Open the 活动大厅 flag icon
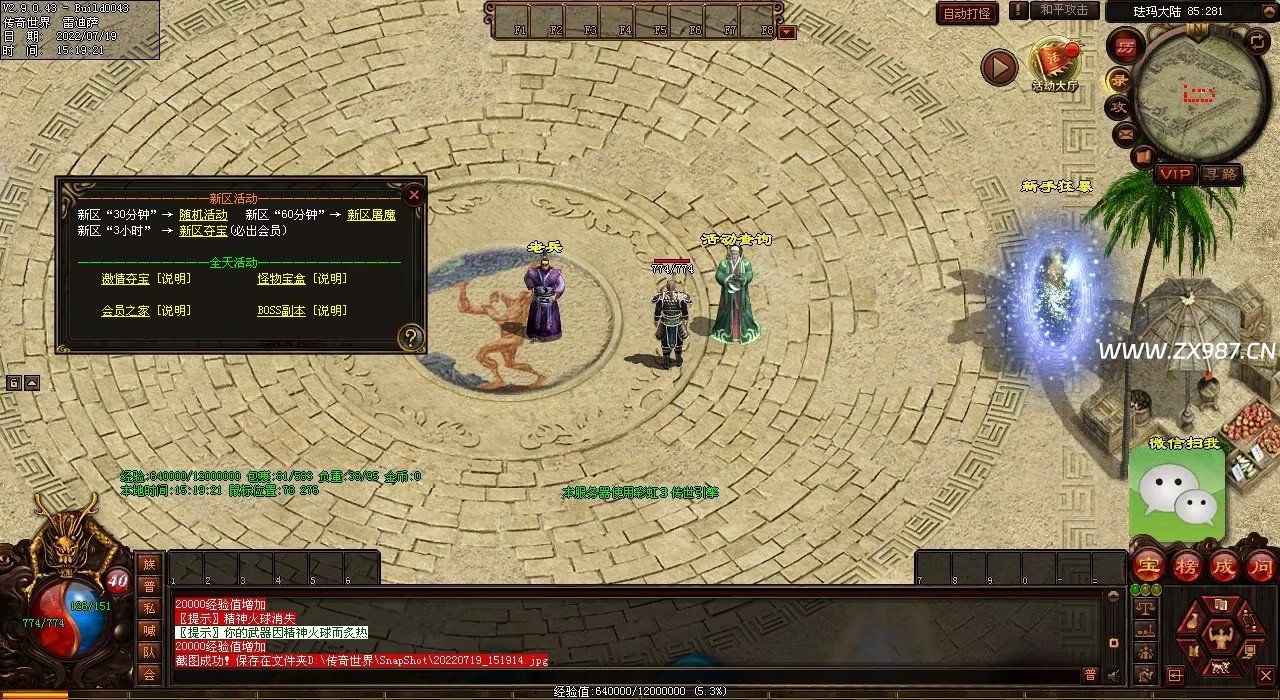Image resolution: width=1280 pixels, height=700 pixels. pos(1054,62)
